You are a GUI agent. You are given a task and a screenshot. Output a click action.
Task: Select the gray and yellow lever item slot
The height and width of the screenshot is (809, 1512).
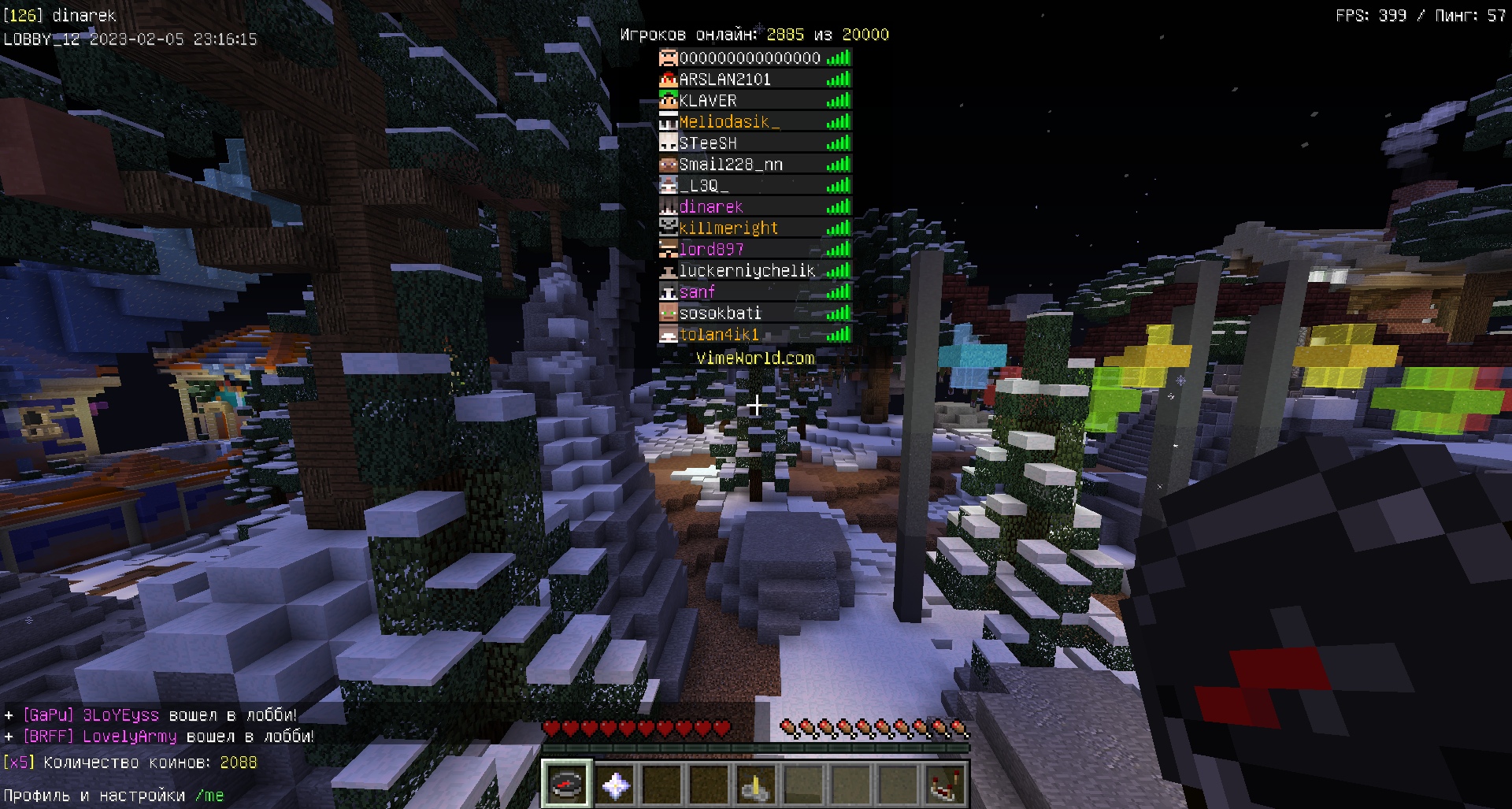pos(755,785)
